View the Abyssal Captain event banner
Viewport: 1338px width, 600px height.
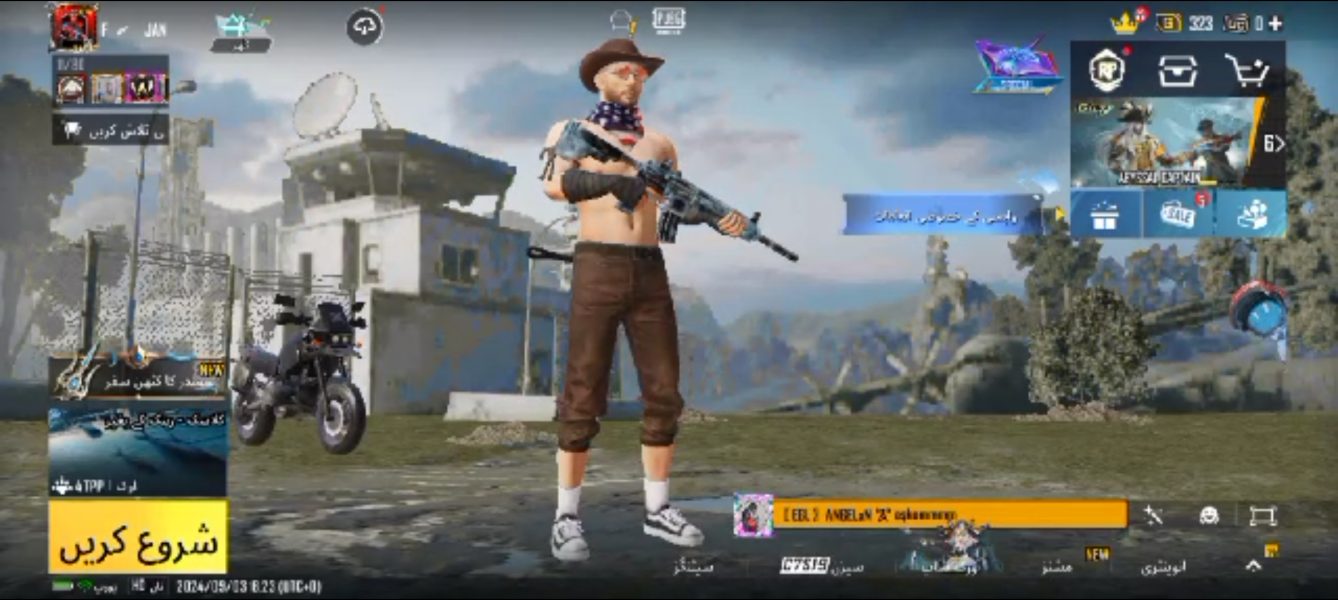(x=1167, y=141)
